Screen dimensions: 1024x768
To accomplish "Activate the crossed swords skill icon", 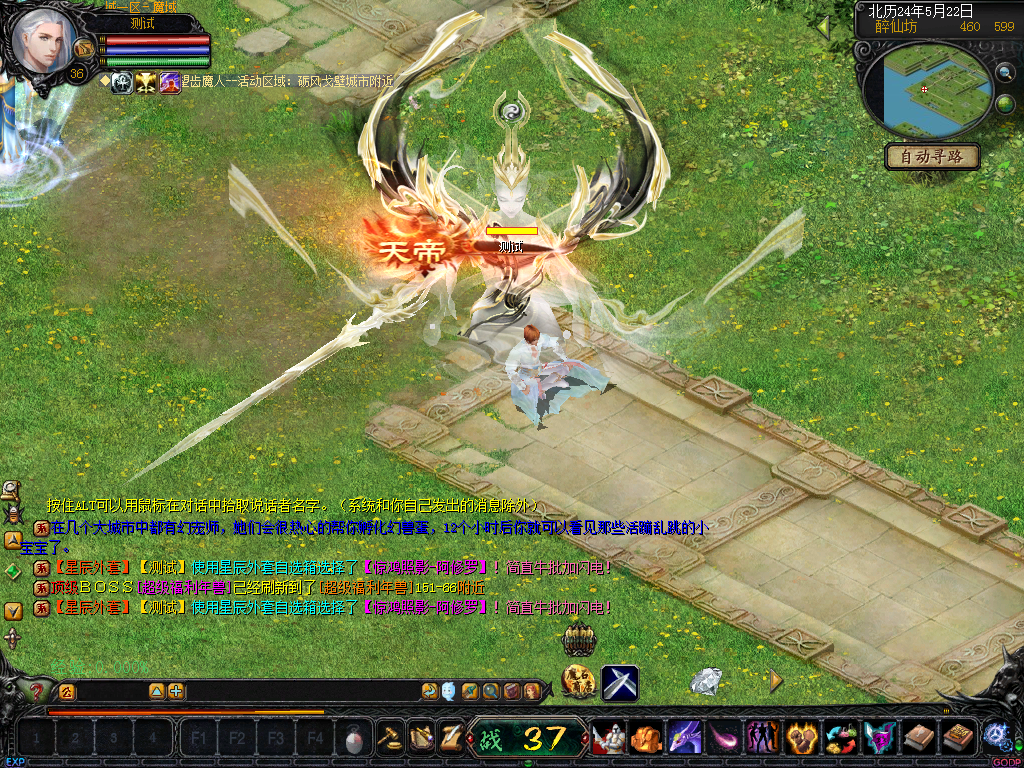I will 619,683.
